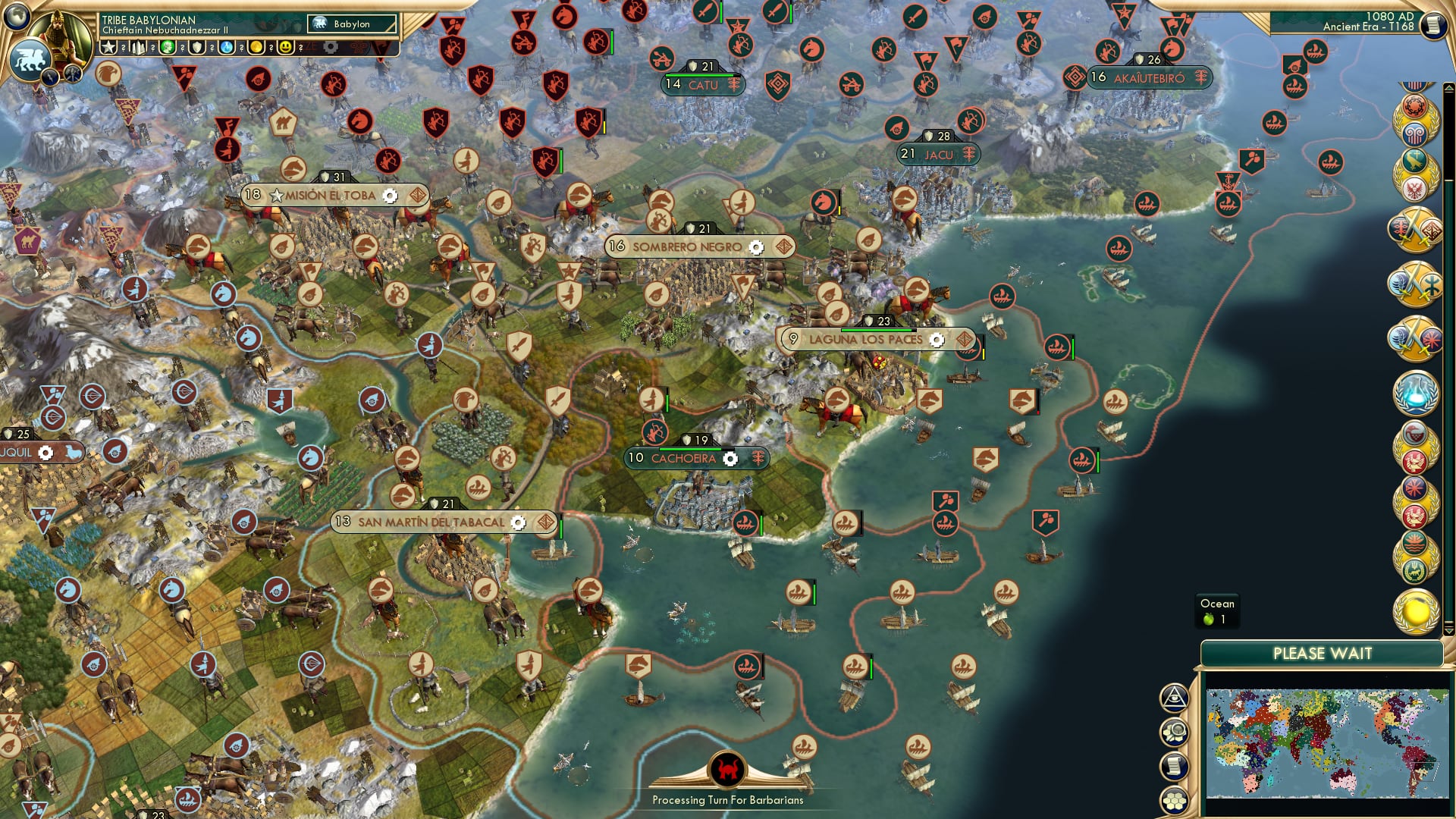This screenshot has height=819, width=1456.
Task: Open the Babylon civilization dropdown
Action: point(353,24)
